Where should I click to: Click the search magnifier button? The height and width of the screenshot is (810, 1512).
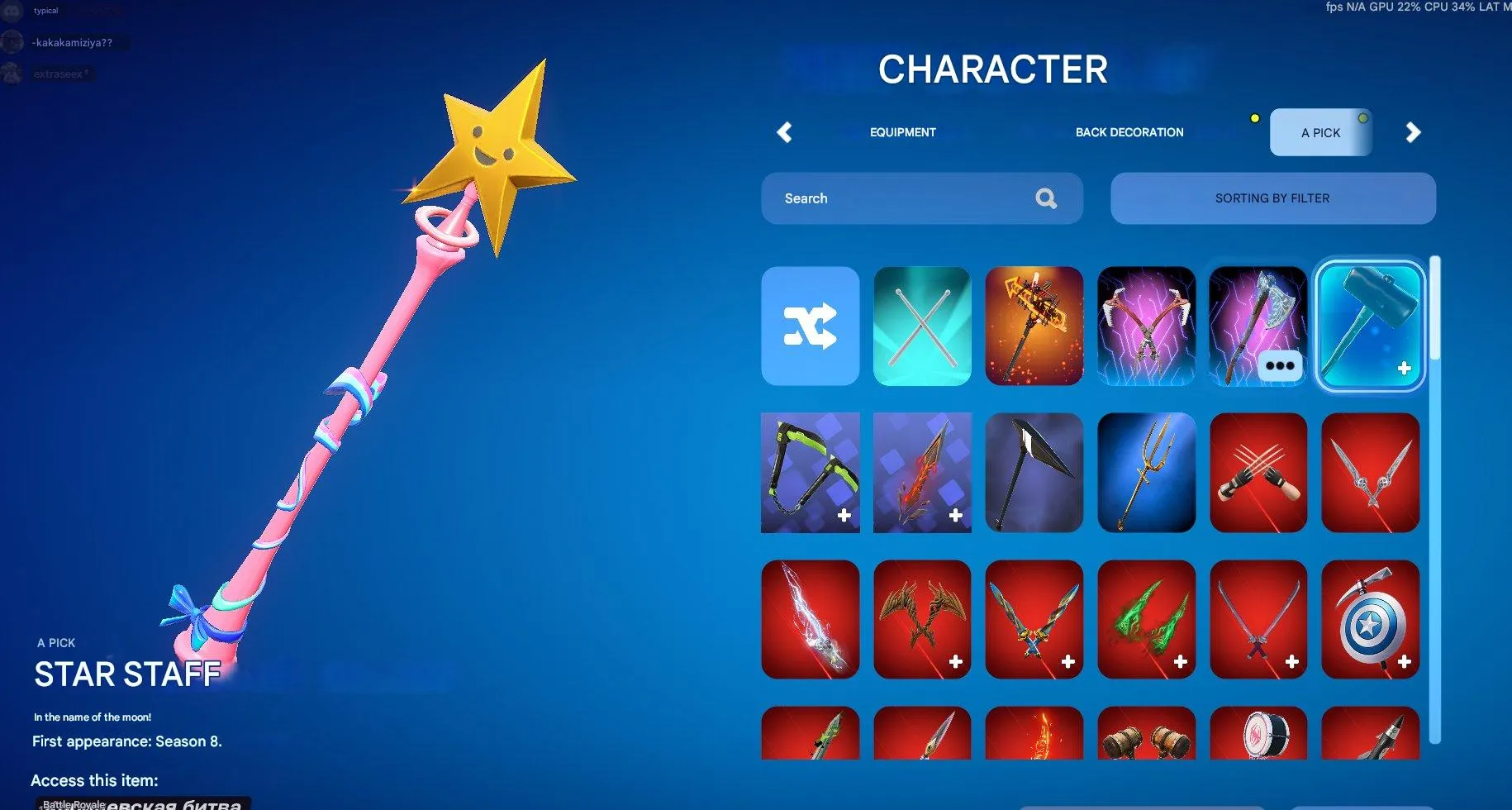(x=1045, y=198)
